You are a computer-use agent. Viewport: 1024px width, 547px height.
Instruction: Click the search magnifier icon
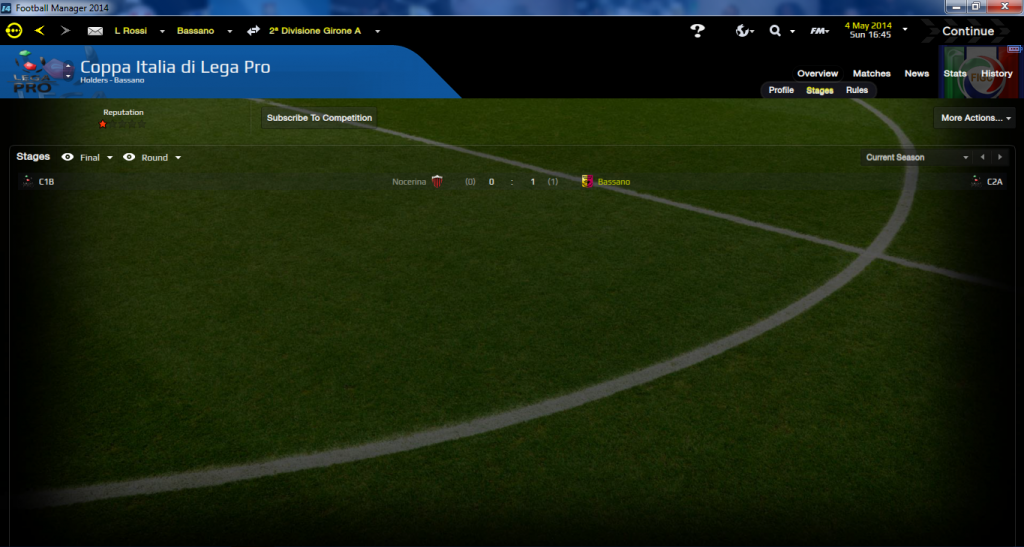pos(775,31)
